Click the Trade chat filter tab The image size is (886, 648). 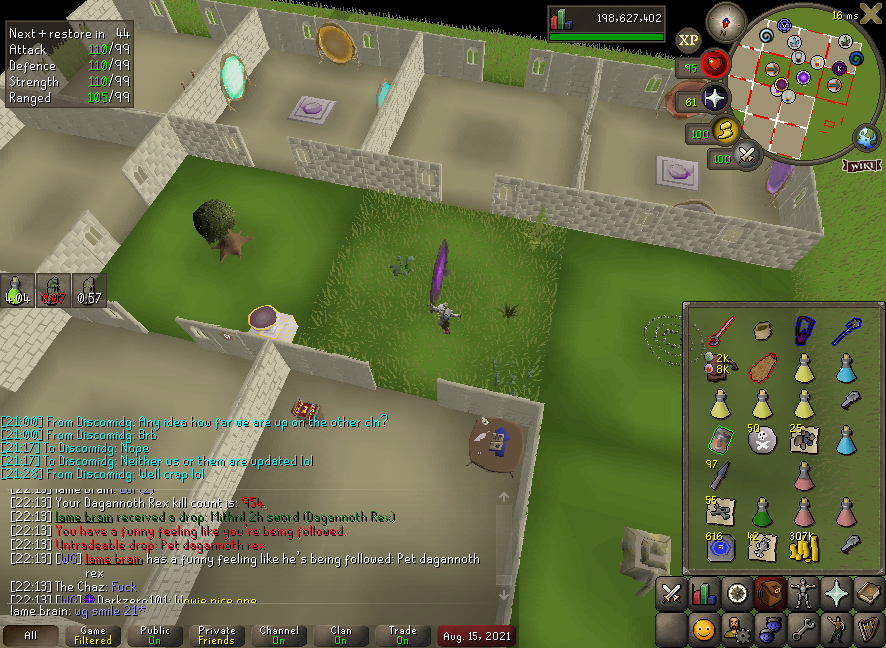[402, 635]
